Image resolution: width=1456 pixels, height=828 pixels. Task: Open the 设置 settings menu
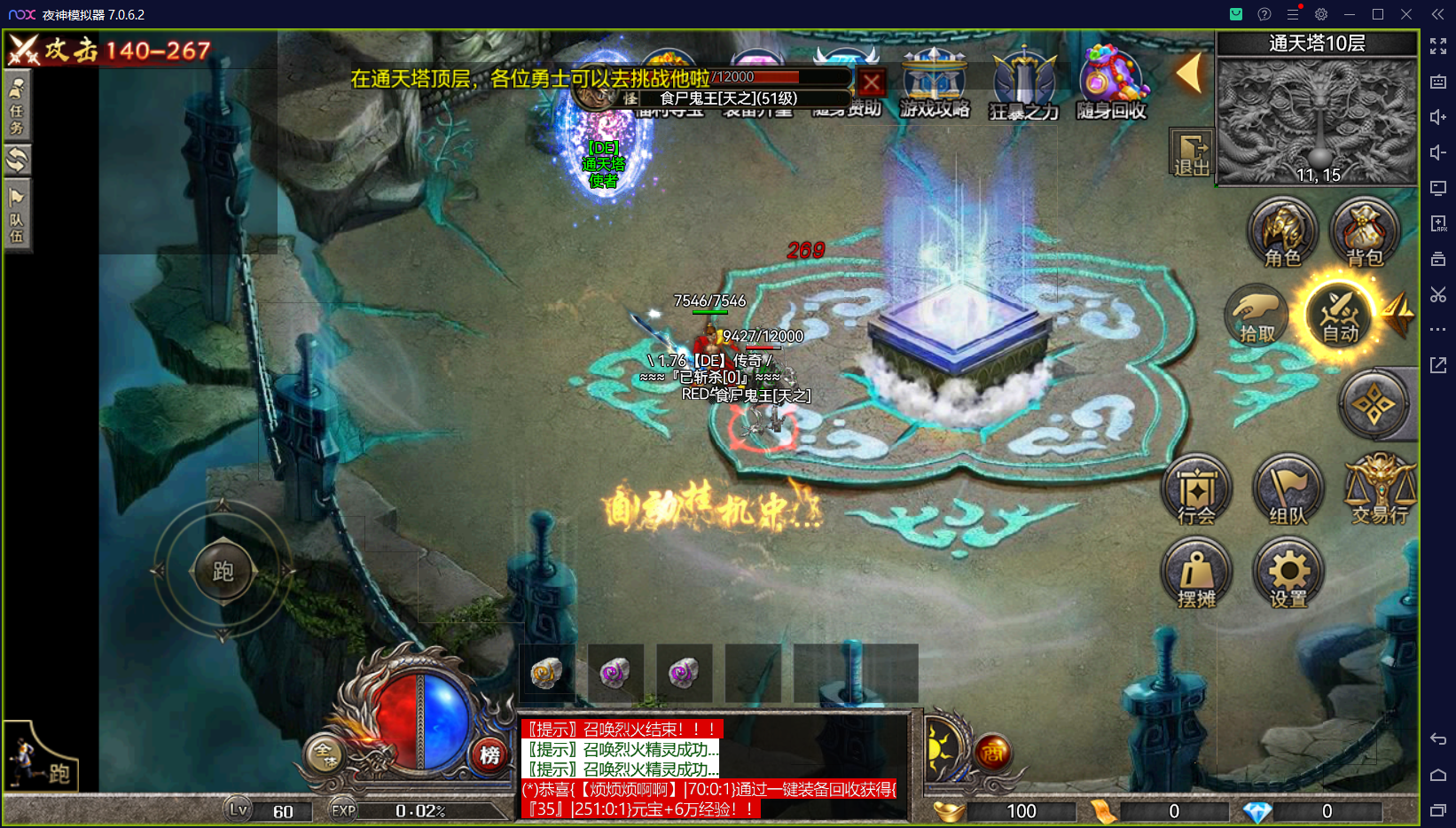pos(1288,574)
